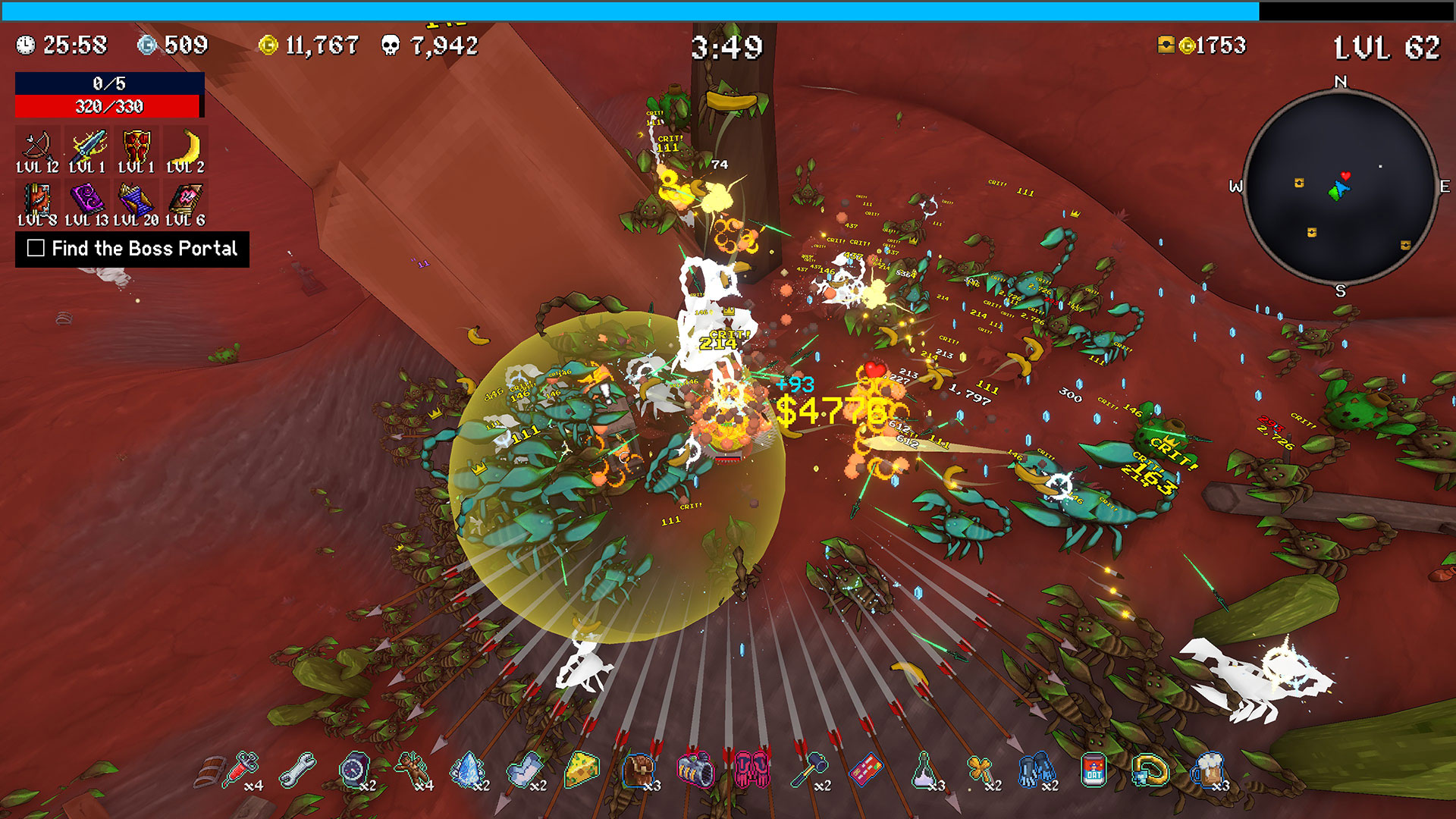Click the beer mug item icon
This screenshot has width=1456, height=819.
tap(1207, 770)
